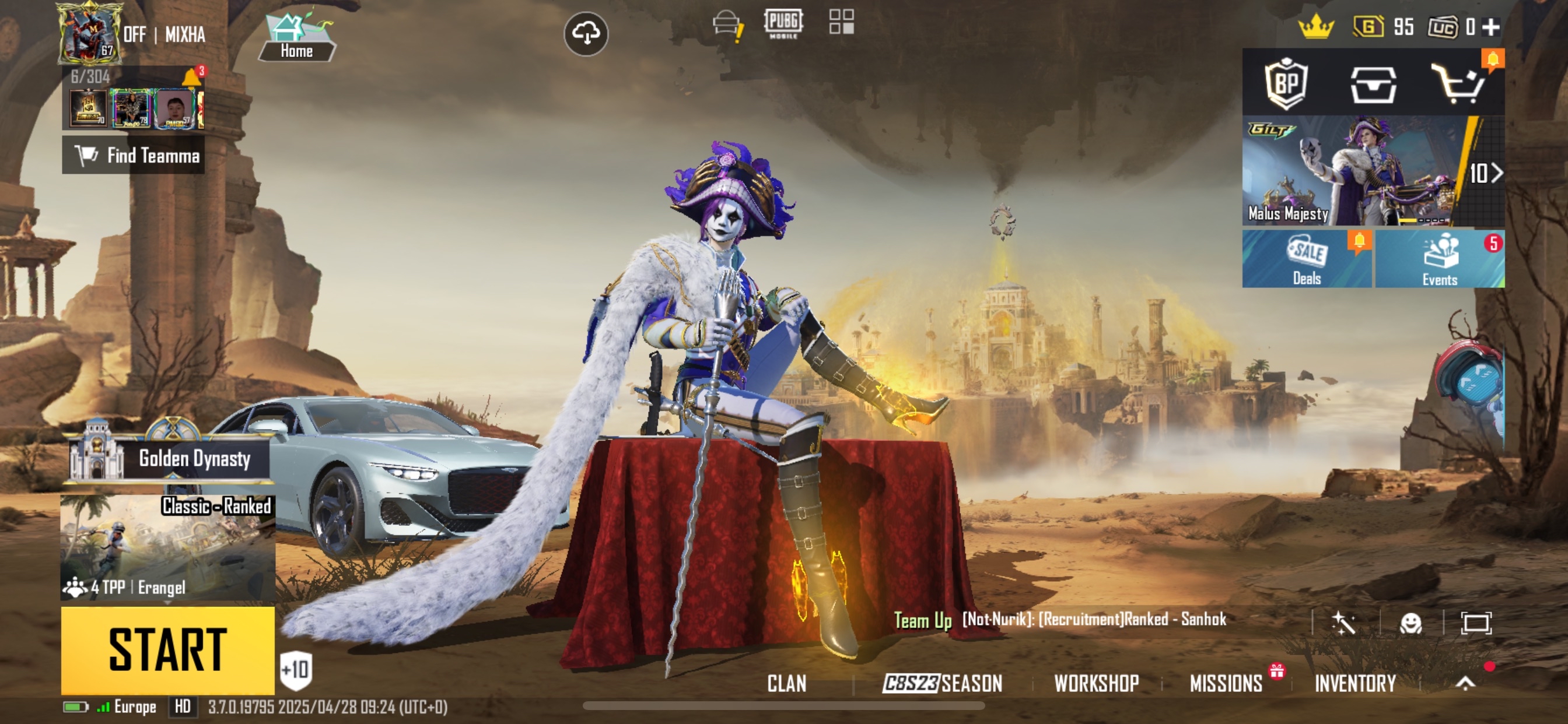
Task: Open the Classic - Ranked mode selector
Action: point(167,547)
